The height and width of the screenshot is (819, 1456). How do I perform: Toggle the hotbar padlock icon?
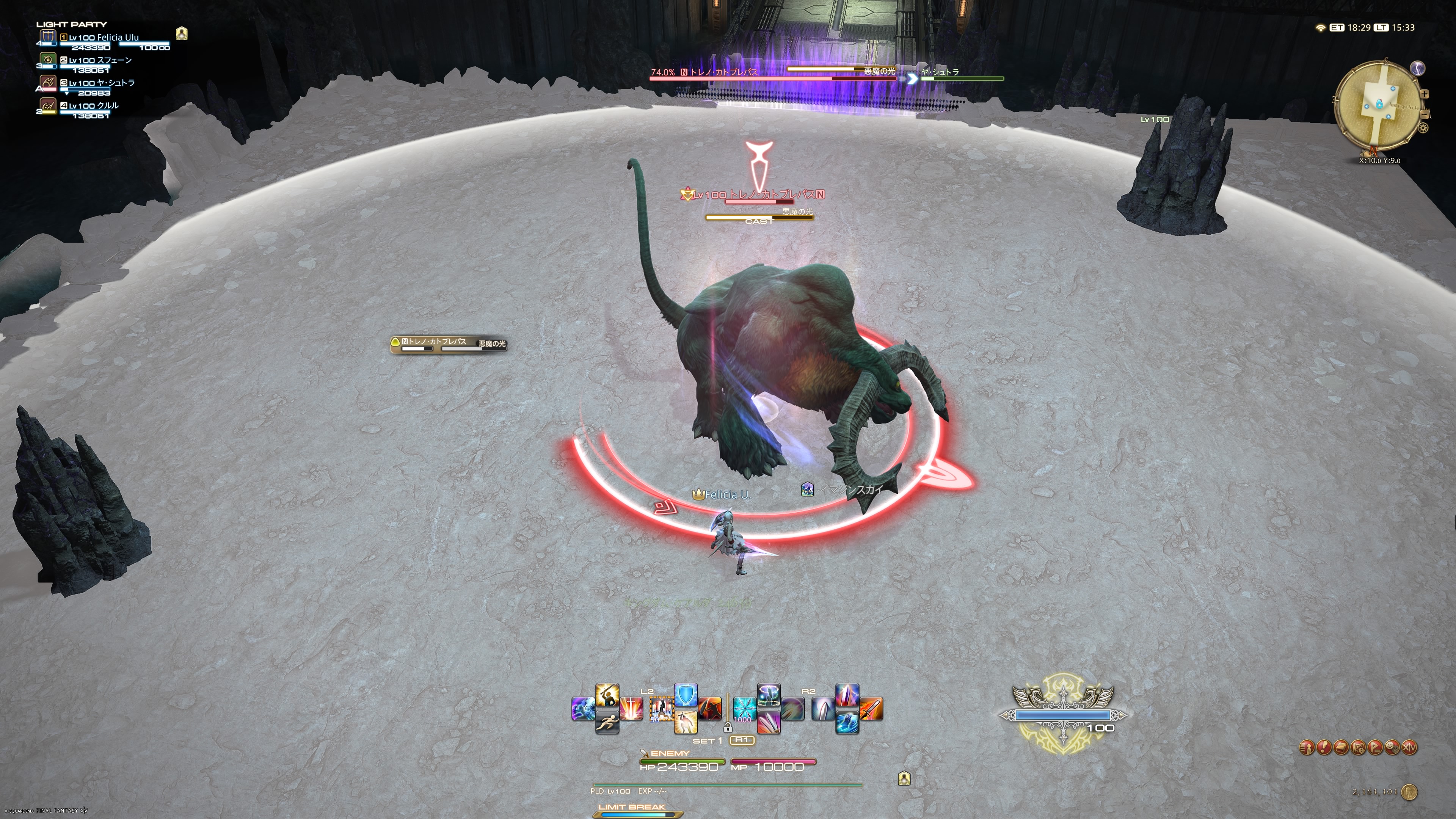(x=728, y=728)
